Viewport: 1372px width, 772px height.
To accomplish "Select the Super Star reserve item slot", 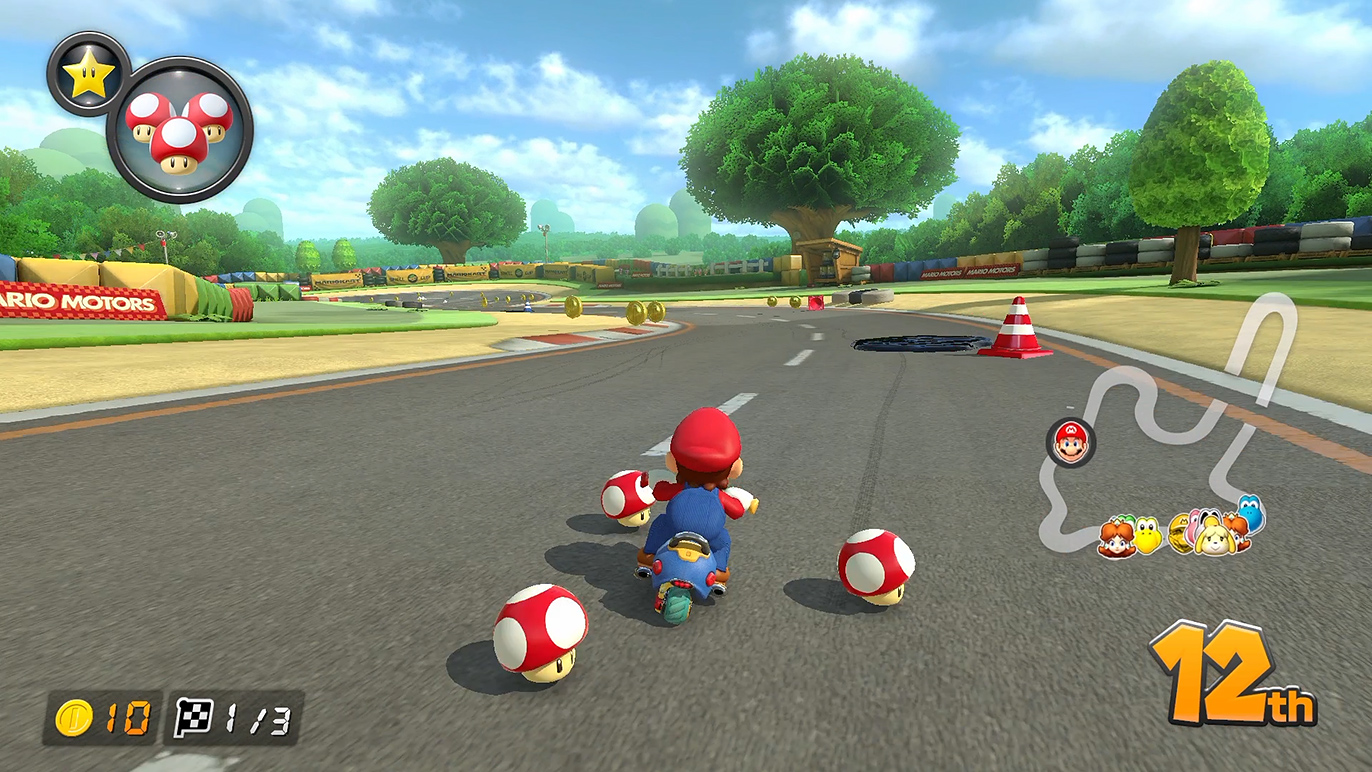I will pos(88,73).
